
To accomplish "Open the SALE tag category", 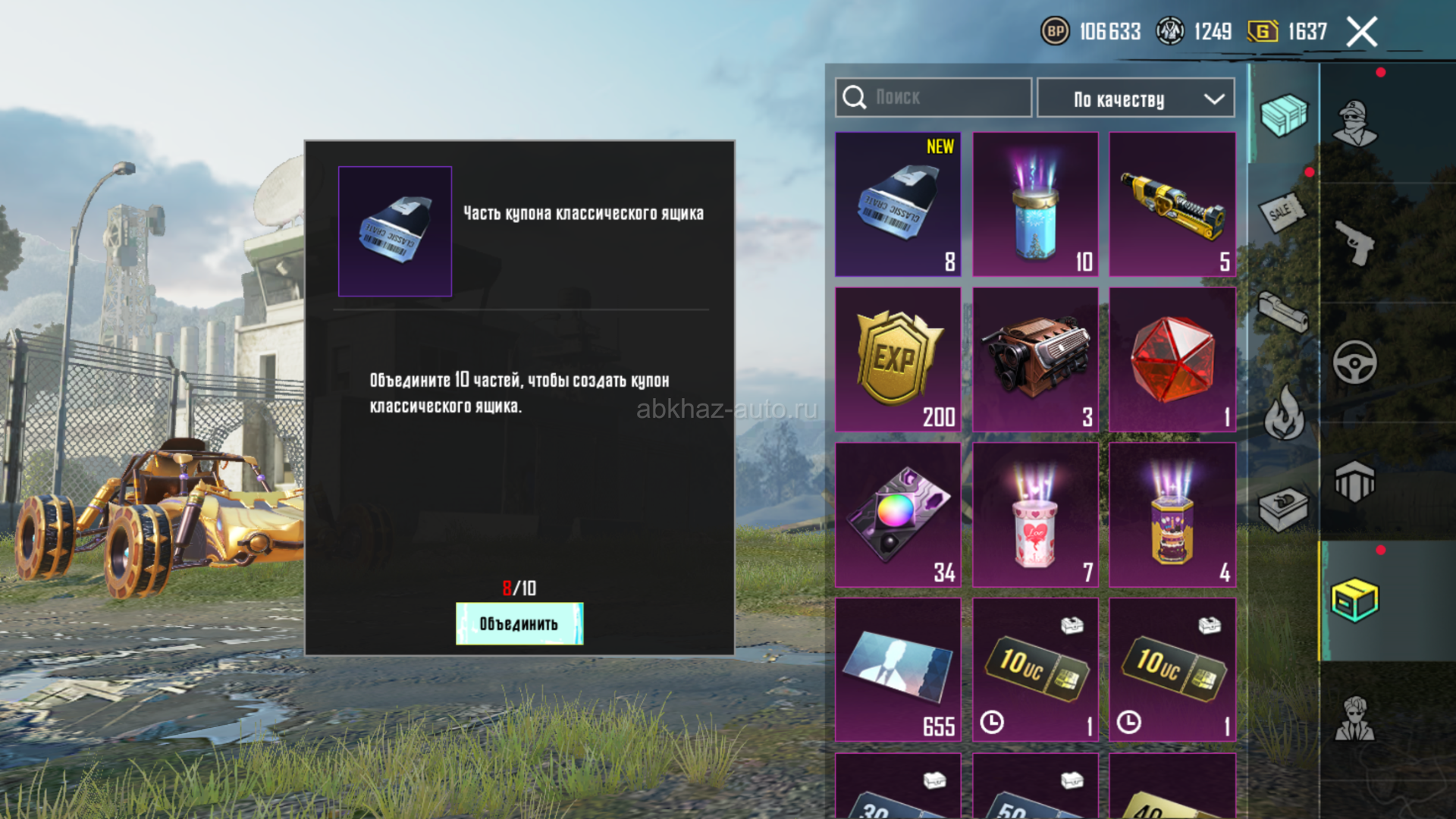I will pos(1283,212).
